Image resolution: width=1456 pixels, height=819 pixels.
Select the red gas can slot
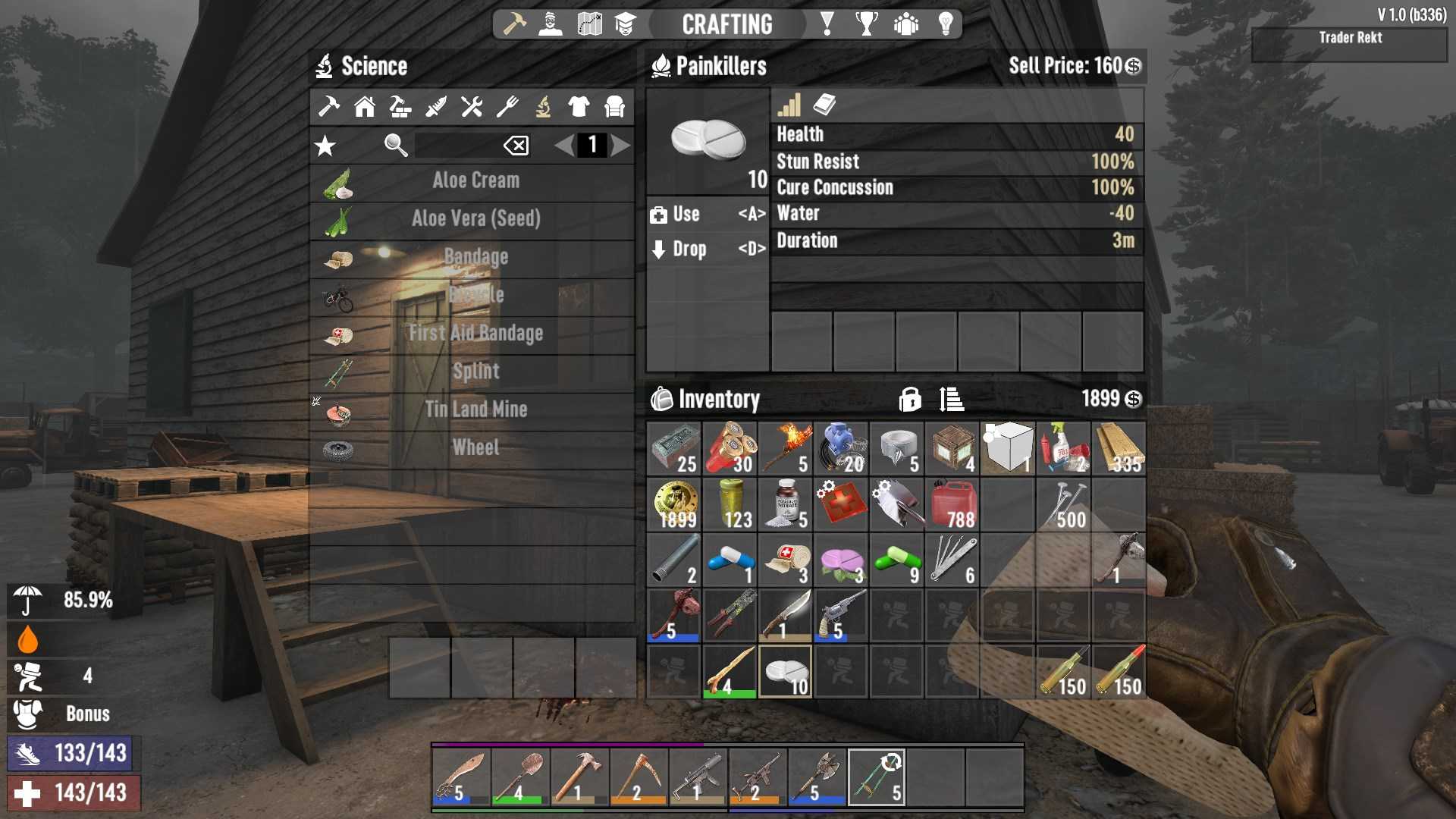coord(952,504)
